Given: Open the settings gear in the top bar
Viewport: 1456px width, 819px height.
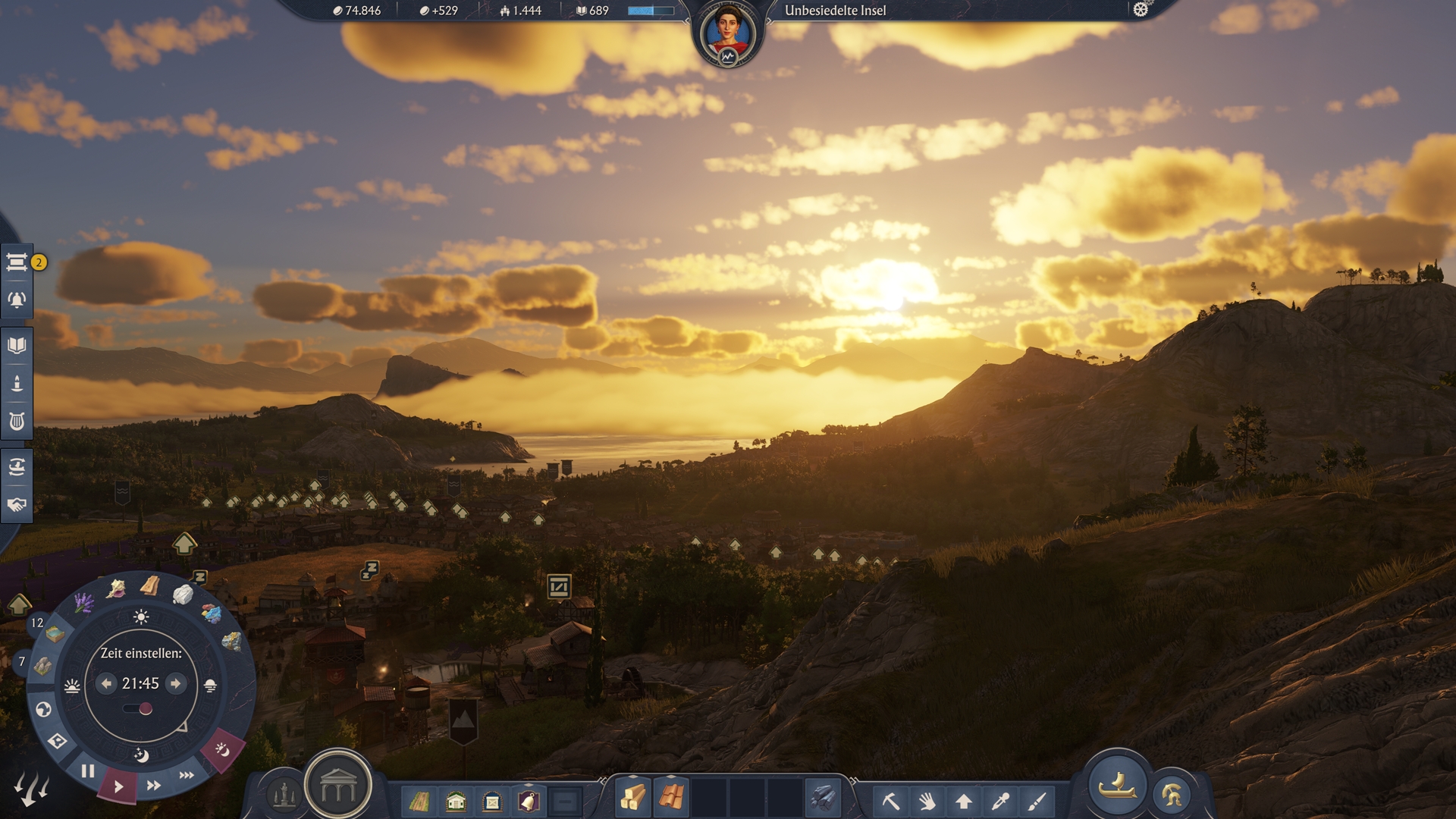Looking at the screenshot, I should (x=1141, y=10).
